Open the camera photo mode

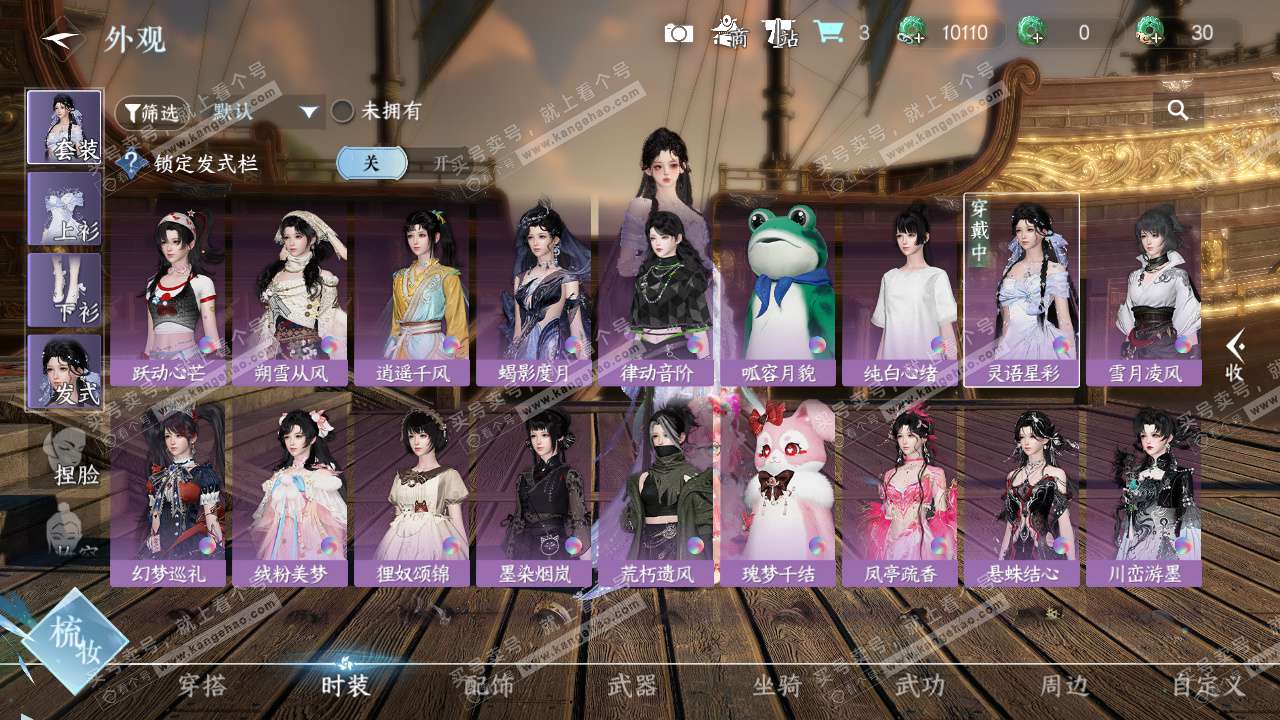[679, 33]
